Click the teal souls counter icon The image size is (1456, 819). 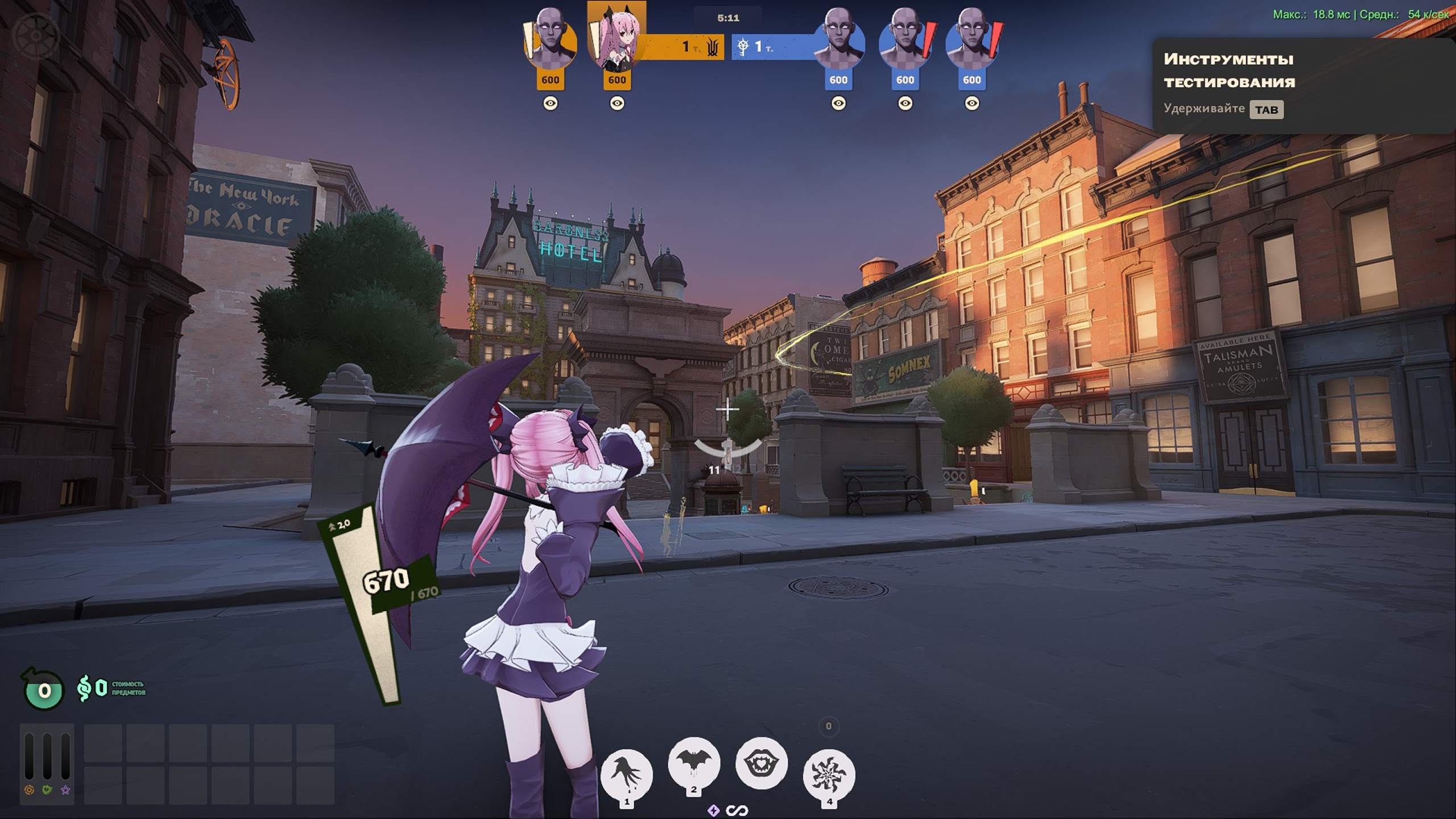(43, 690)
